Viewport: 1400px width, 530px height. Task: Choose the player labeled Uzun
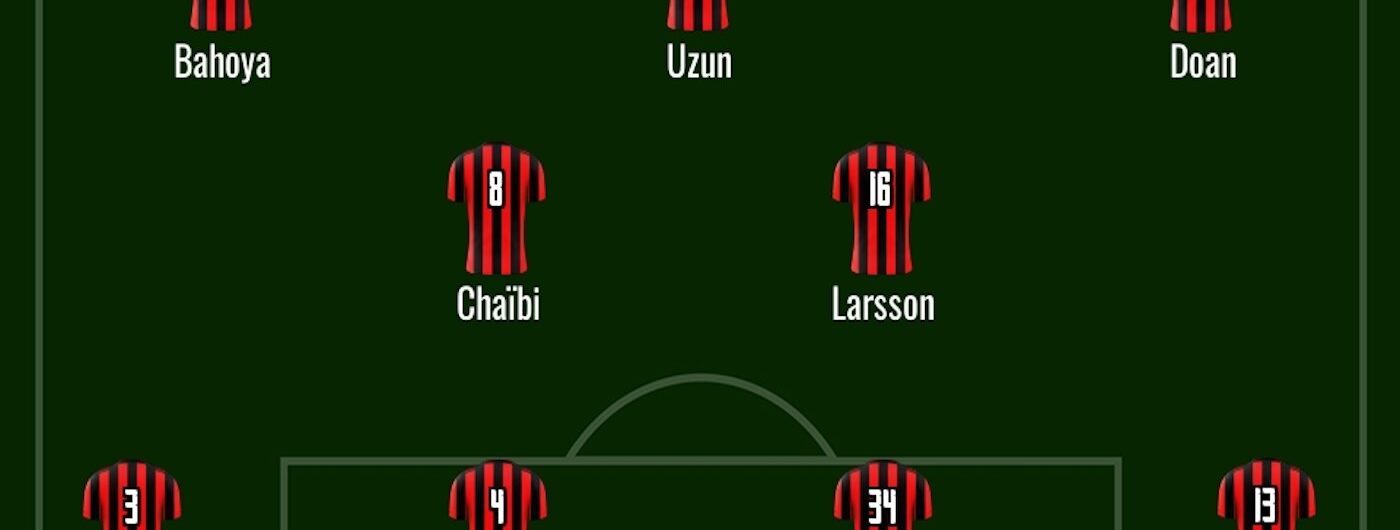(699, 62)
